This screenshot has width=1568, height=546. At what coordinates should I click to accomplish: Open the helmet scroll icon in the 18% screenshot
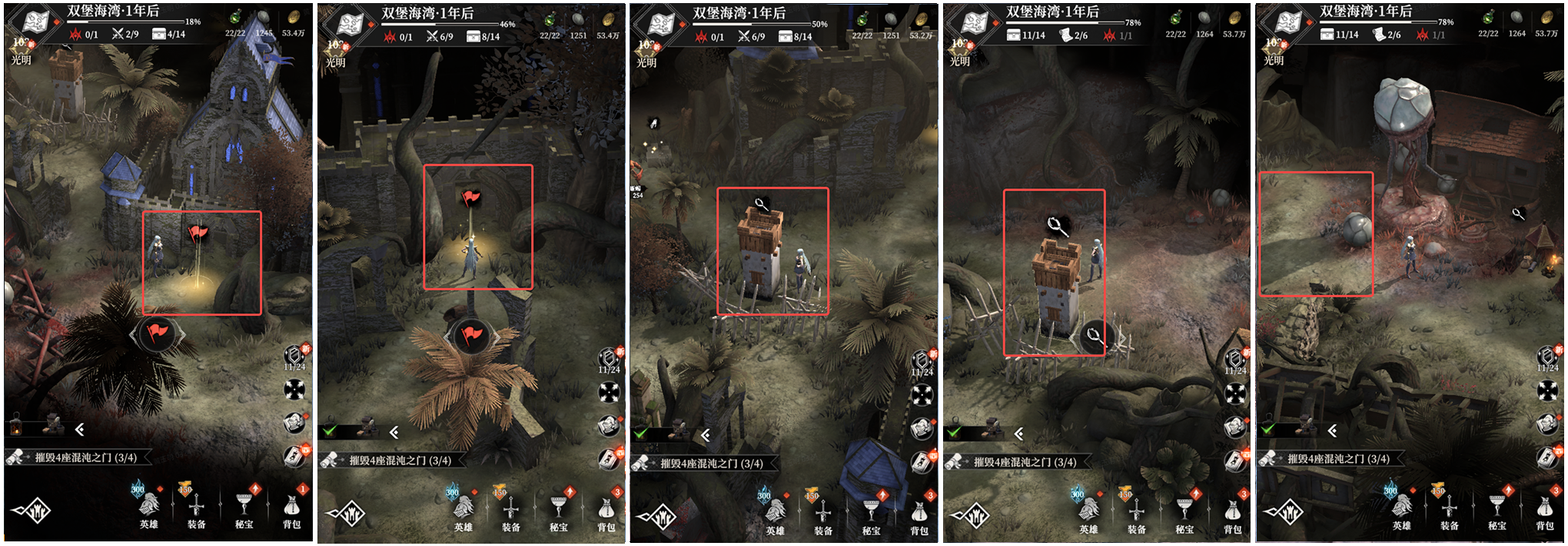point(294,424)
